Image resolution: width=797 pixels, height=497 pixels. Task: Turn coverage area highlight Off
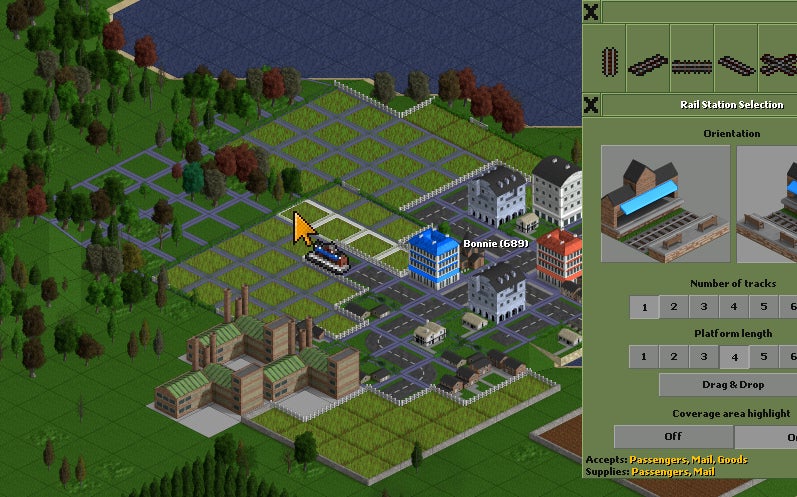click(673, 437)
